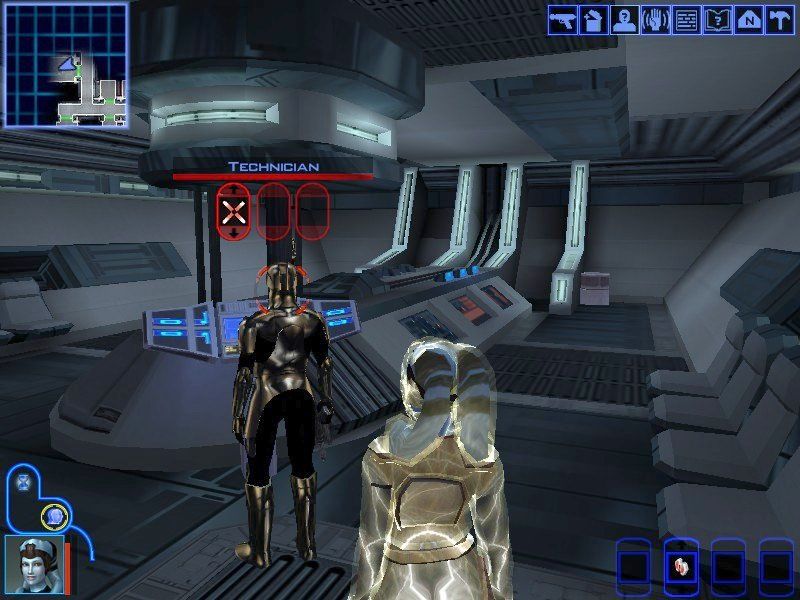
Task: Click the hourglass icon above the portrait
Action: coord(24,481)
